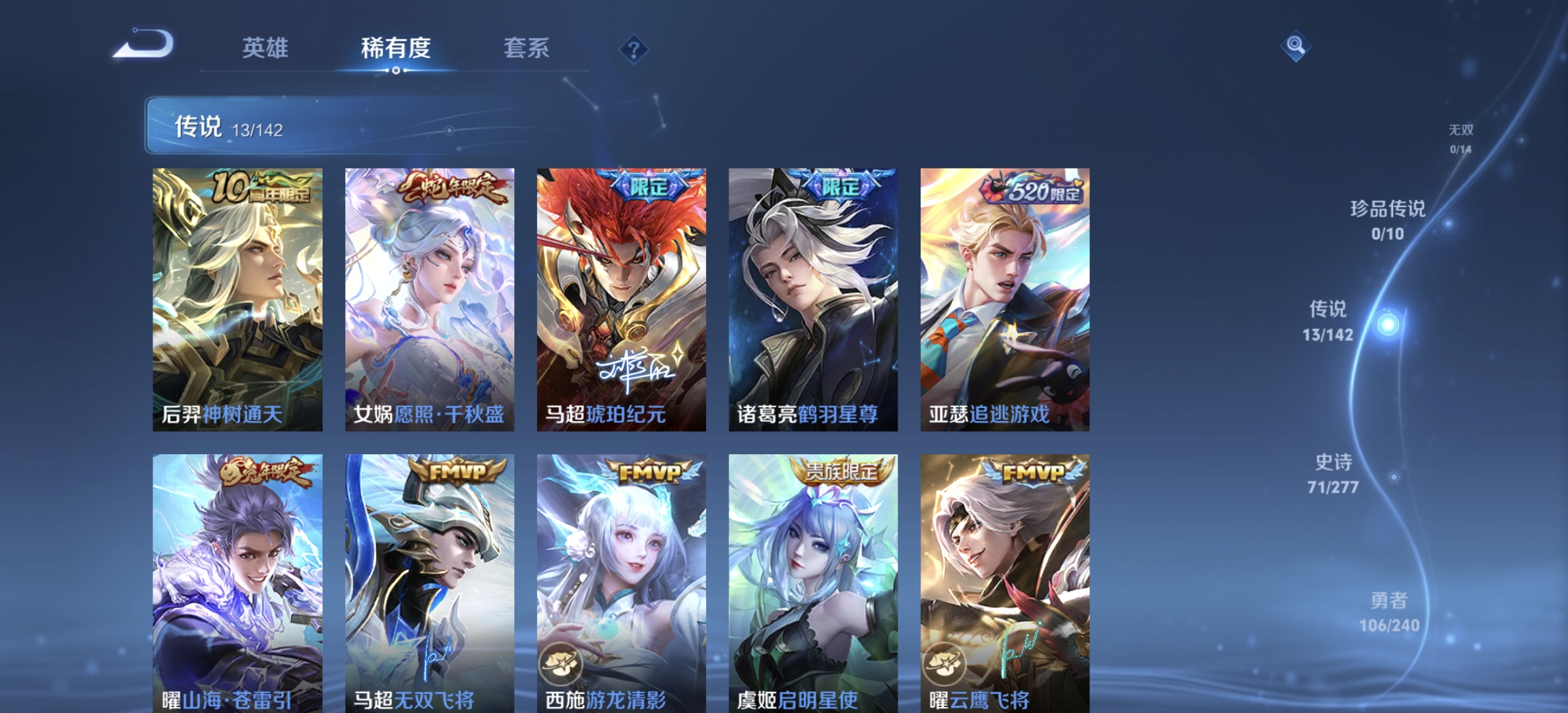Open the help question mark icon
Screen dimensions: 1568x713
[x=633, y=48]
